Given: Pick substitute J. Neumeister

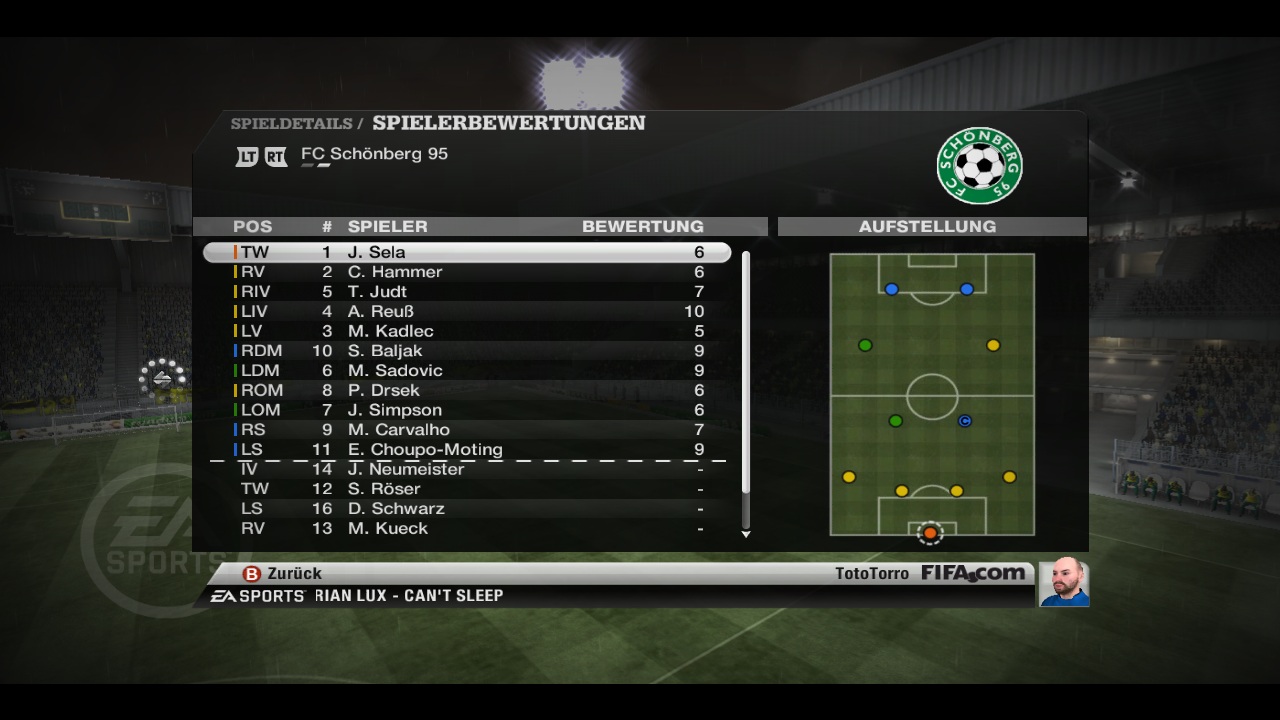Looking at the screenshot, I should [x=466, y=469].
